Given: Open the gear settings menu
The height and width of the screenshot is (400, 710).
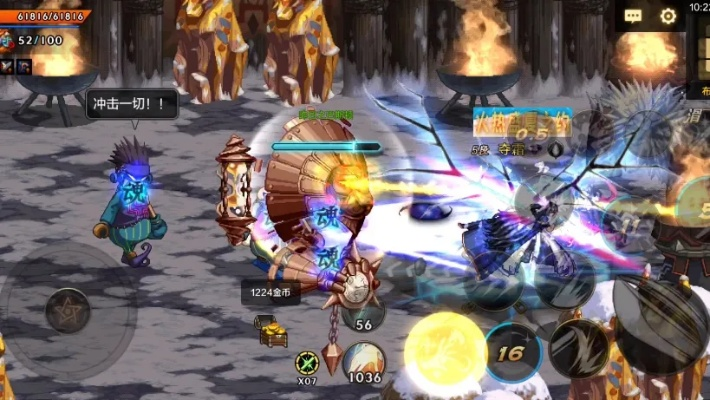Looking at the screenshot, I should click(x=668, y=16).
